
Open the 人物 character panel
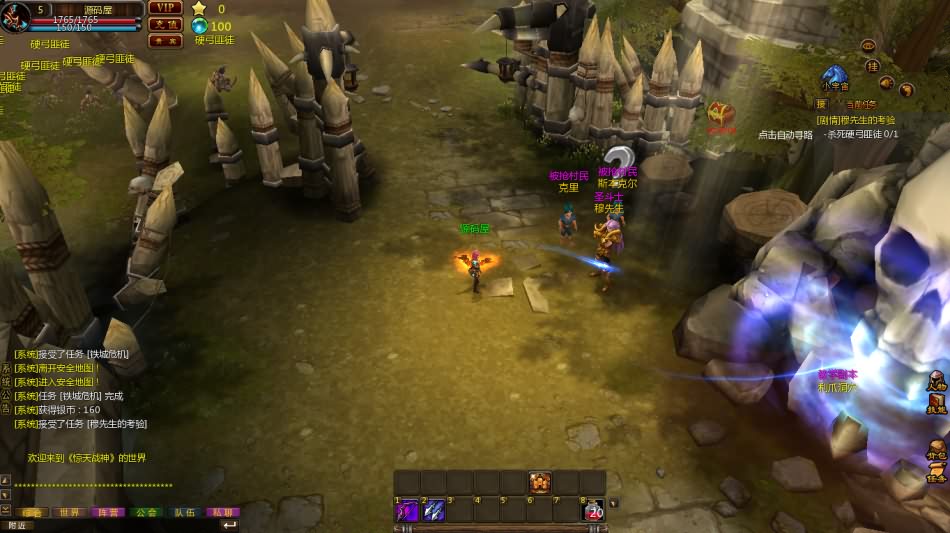point(936,381)
